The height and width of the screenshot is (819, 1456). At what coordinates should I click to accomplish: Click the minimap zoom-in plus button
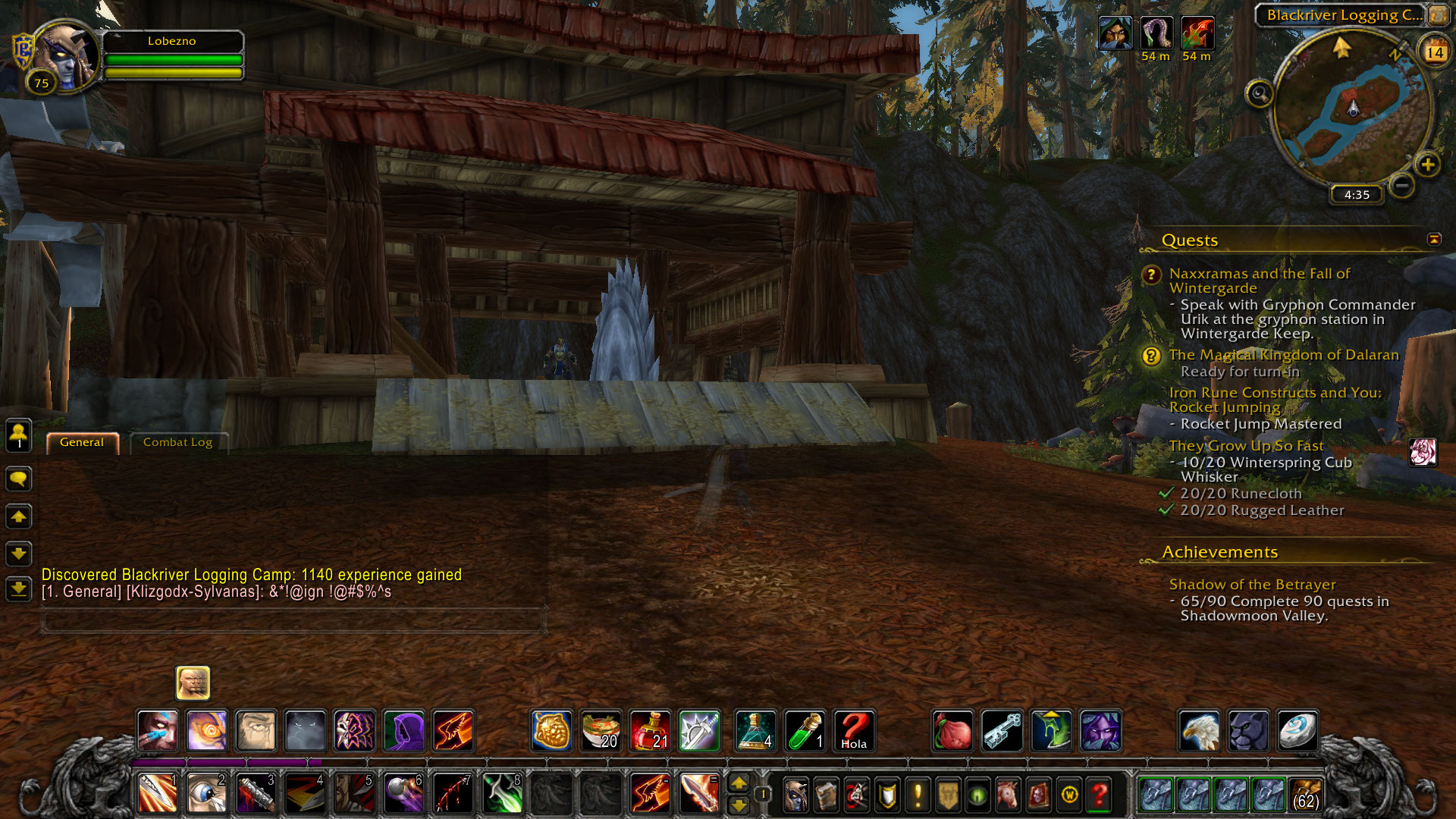pos(1427,165)
